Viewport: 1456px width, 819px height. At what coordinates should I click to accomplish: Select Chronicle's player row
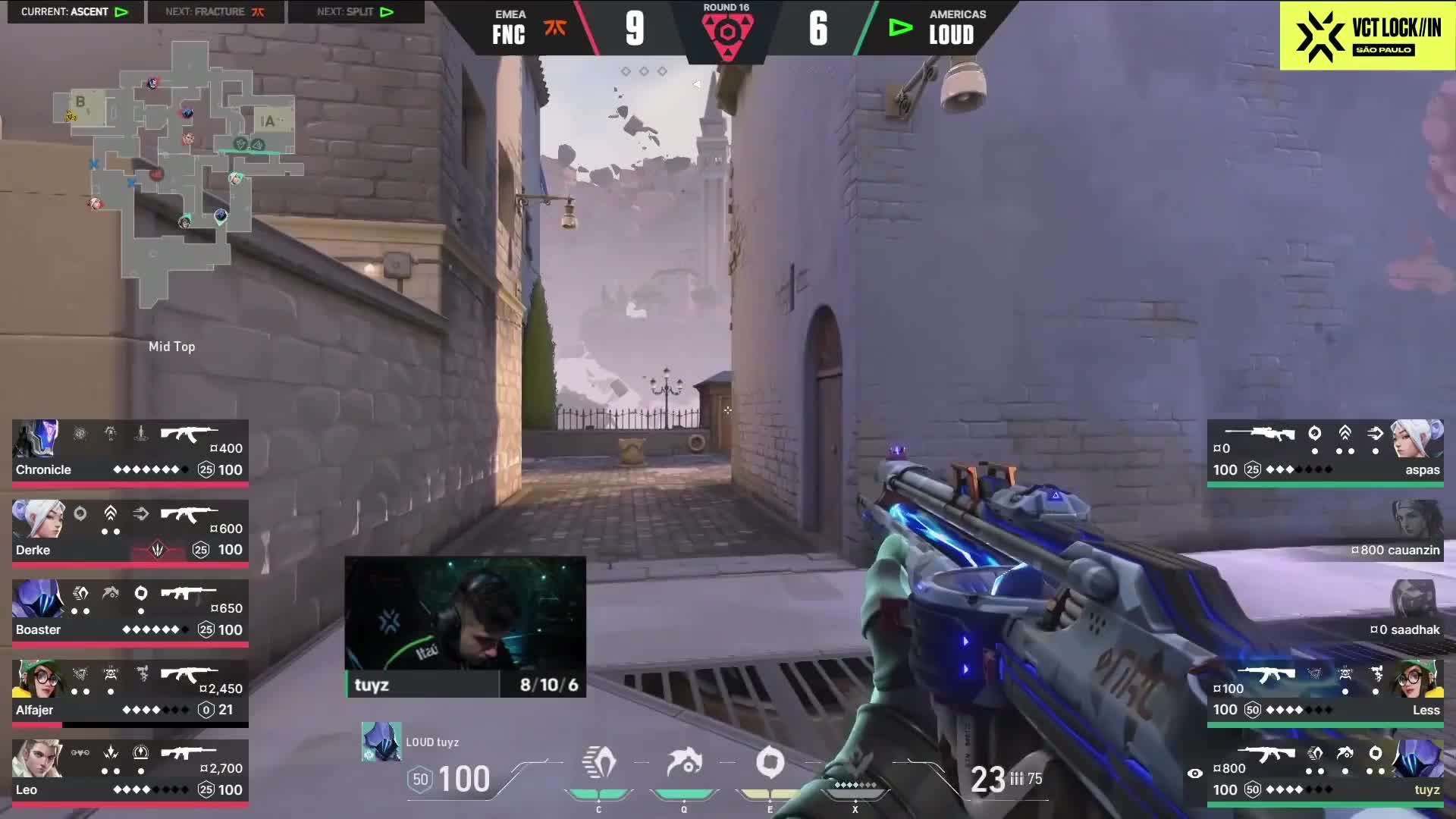click(130, 451)
